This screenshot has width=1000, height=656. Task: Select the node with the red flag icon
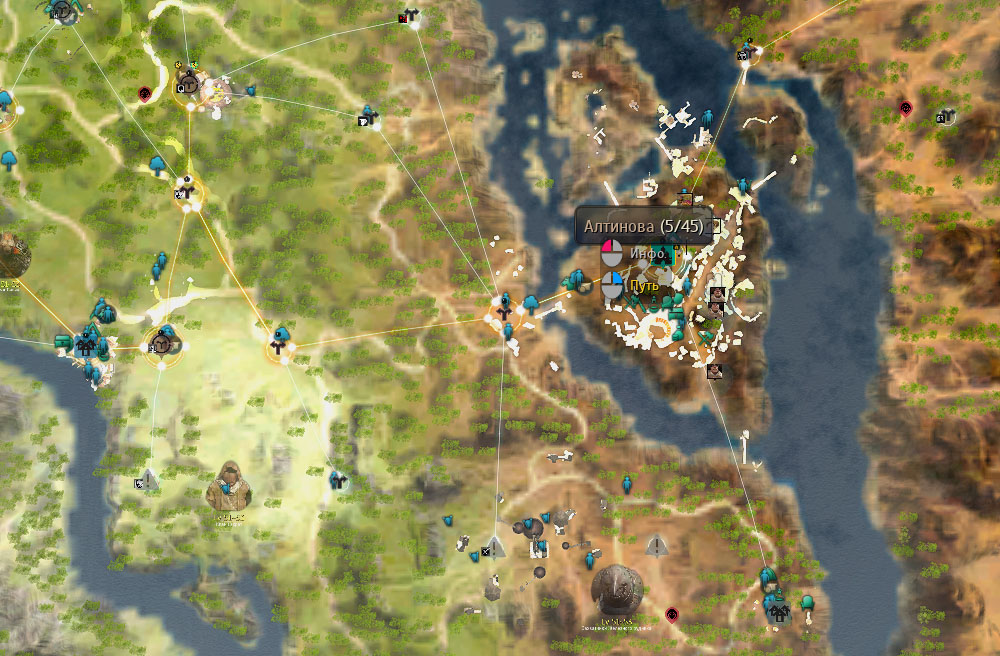pyautogui.click(x=410, y=16)
